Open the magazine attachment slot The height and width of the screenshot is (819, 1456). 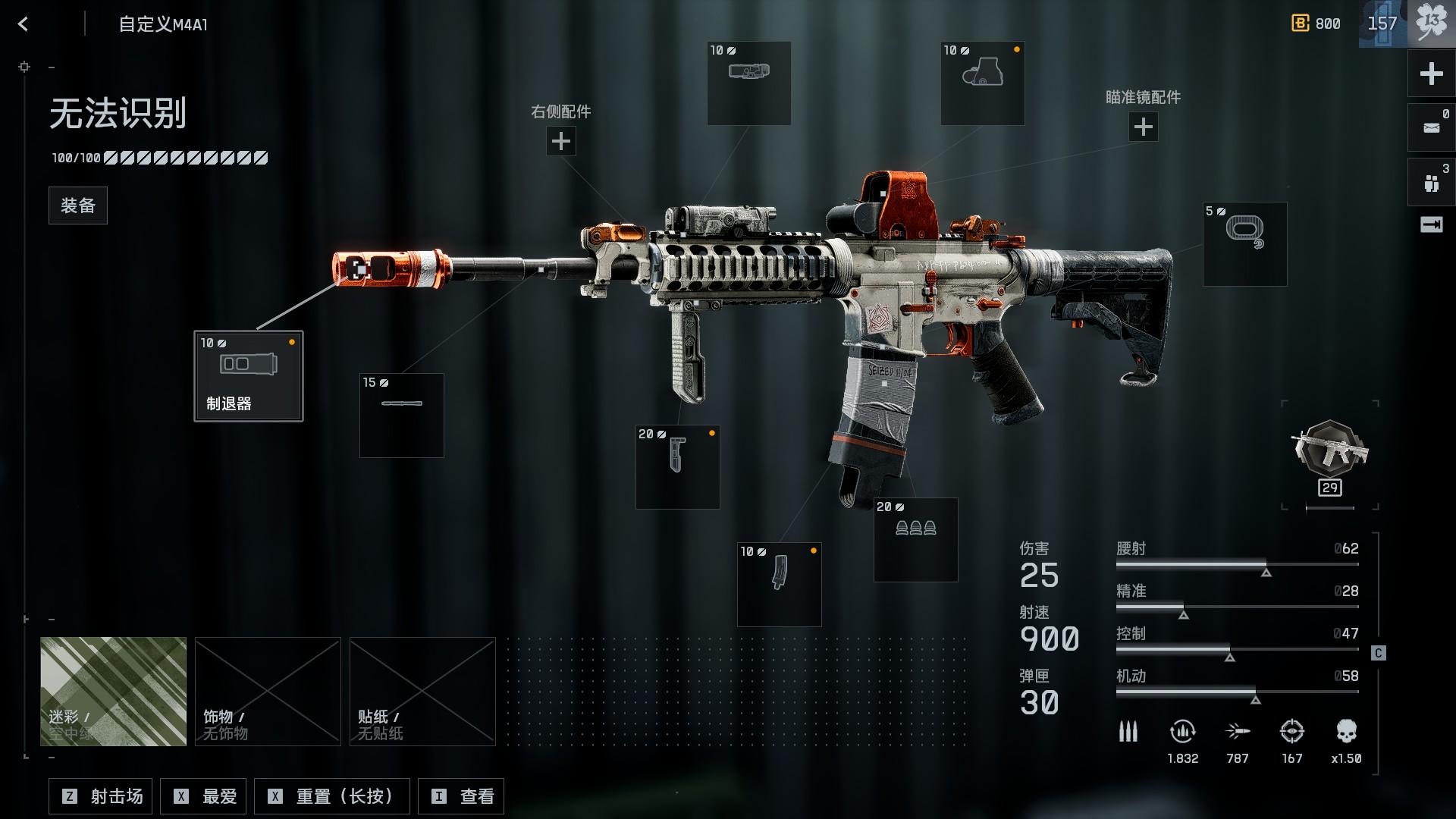(779, 584)
